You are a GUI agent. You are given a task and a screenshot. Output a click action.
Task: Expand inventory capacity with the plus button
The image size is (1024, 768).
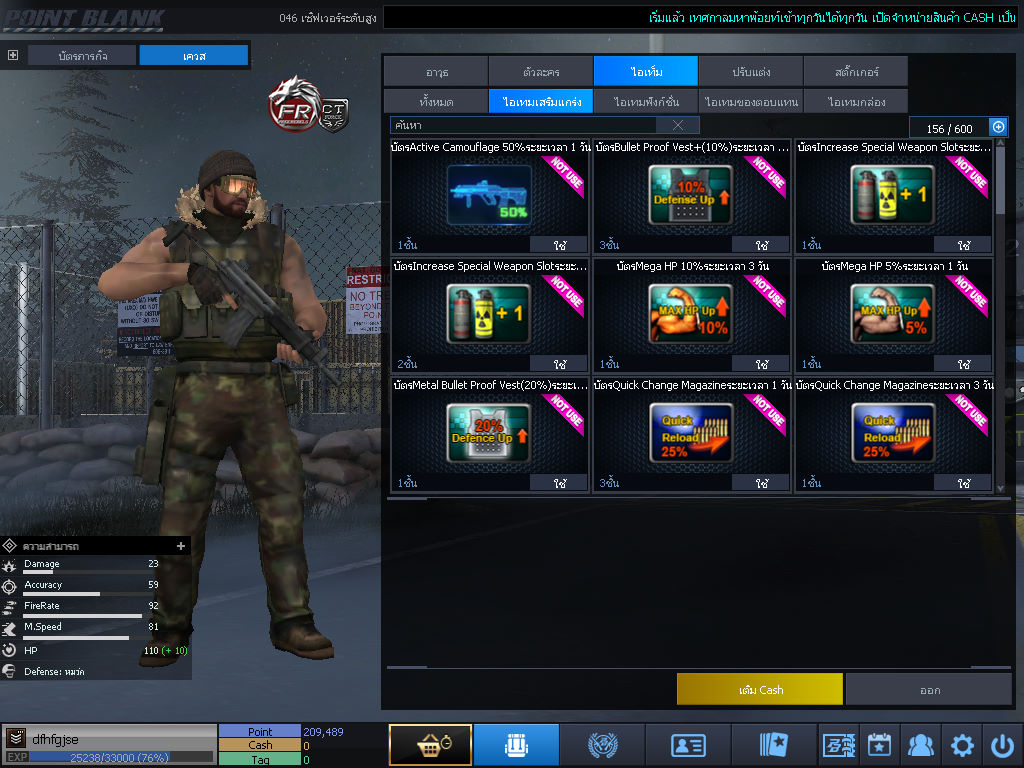(997, 127)
